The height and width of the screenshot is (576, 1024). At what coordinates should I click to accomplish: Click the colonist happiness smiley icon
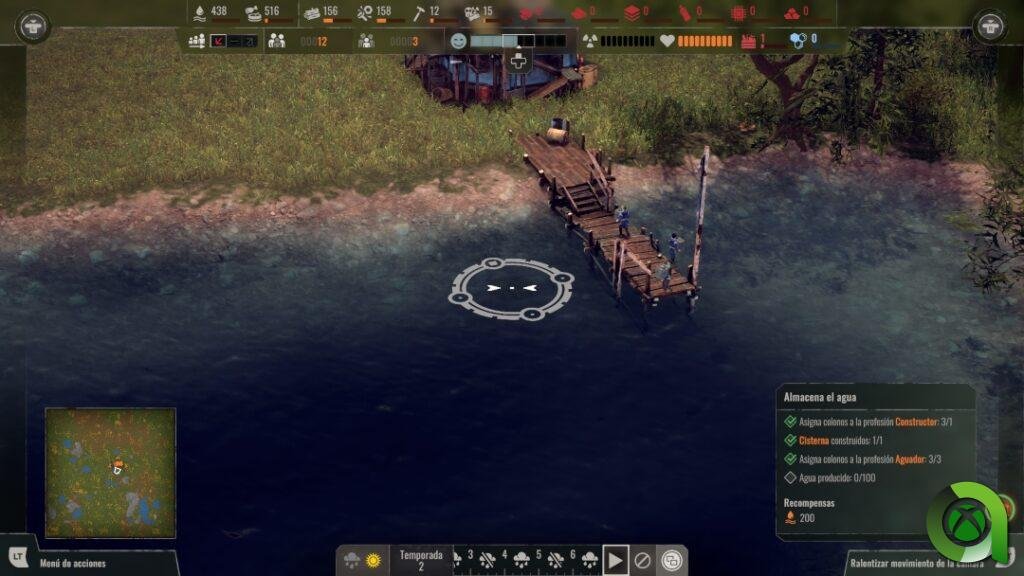tap(459, 41)
